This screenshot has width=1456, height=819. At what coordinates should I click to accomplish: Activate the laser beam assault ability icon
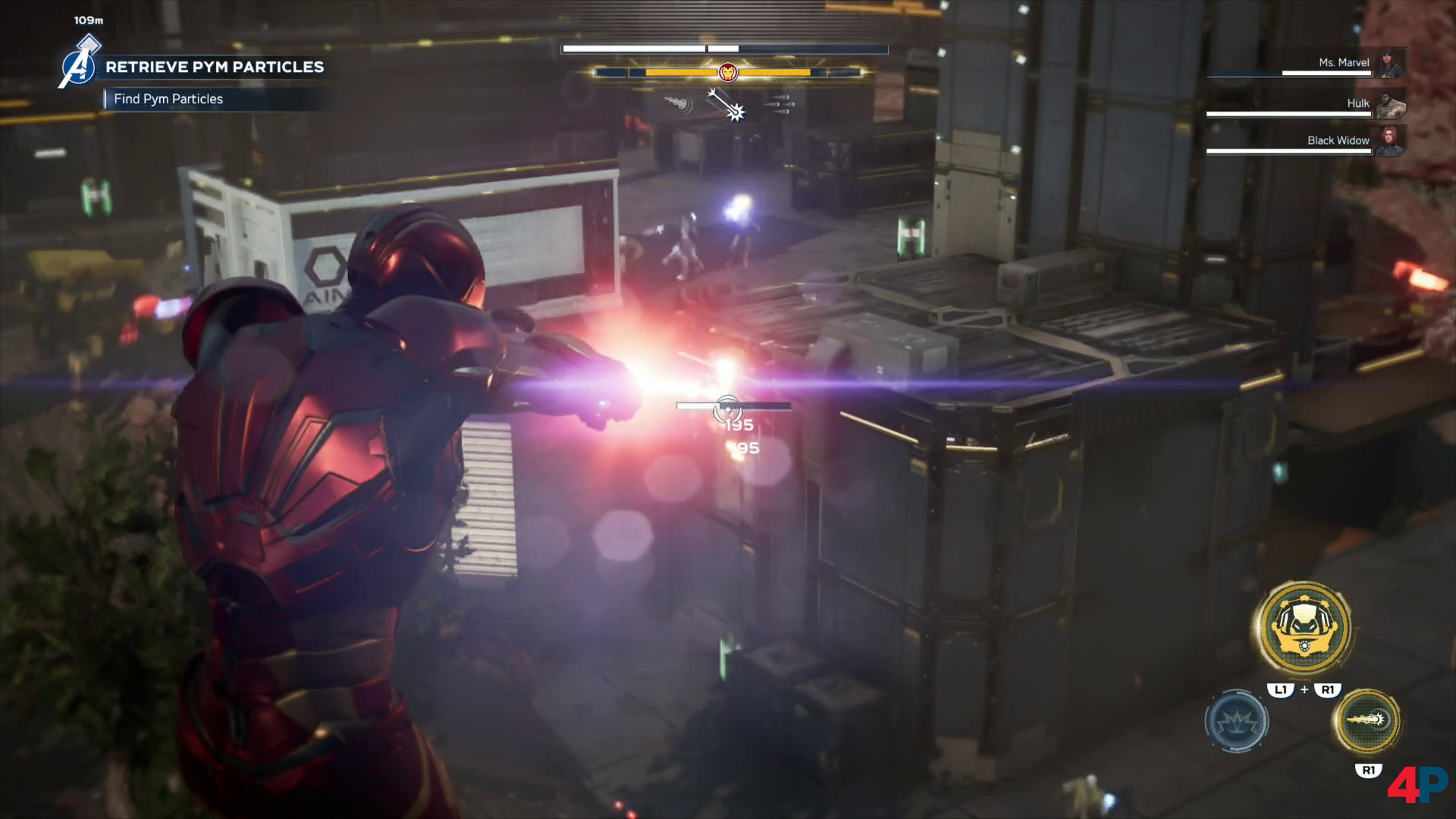(1367, 720)
